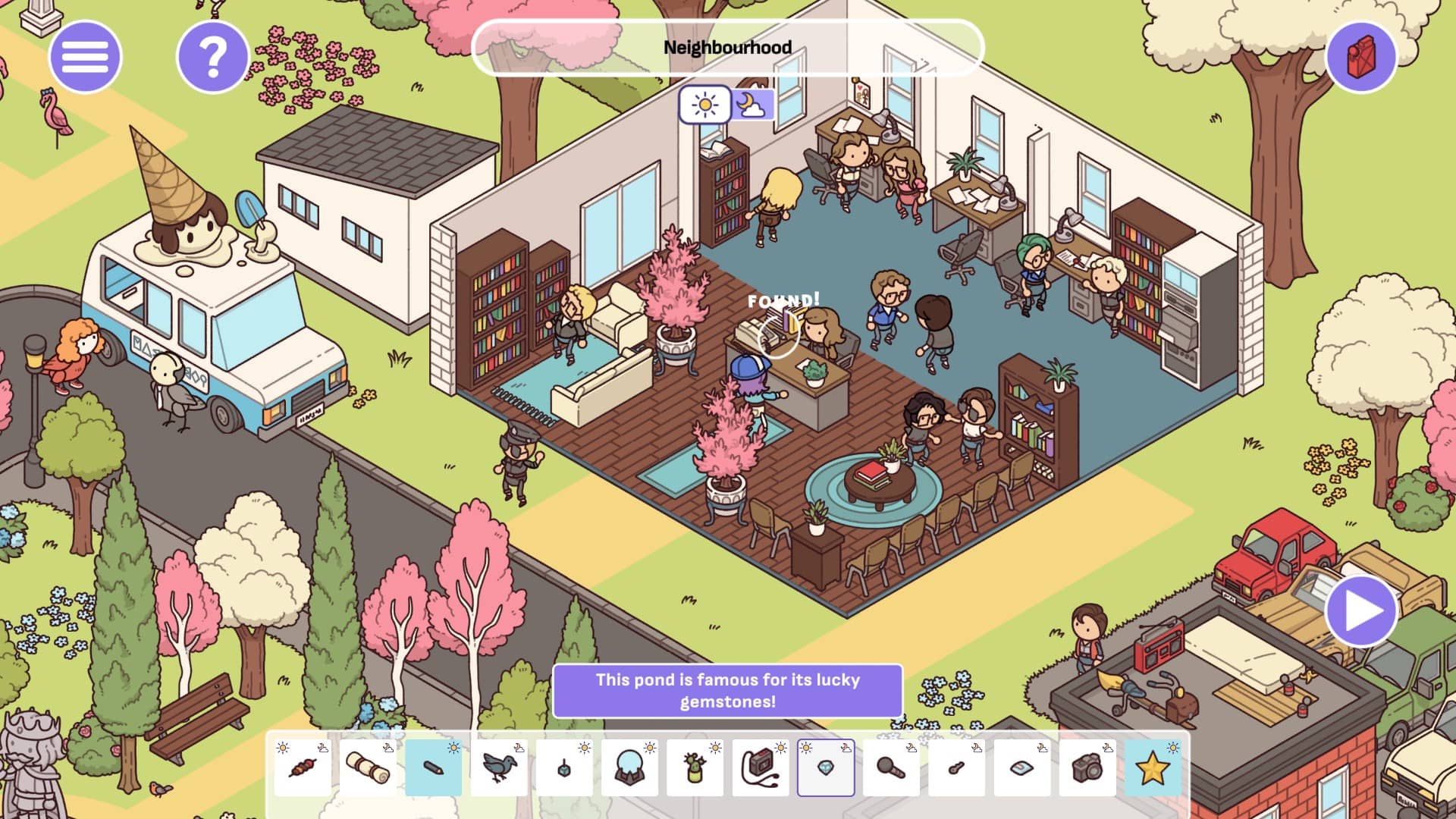Image resolution: width=1456 pixels, height=819 pixels.
Task: Select the cassette player with earphones slot
Action: tap(760, 767)
